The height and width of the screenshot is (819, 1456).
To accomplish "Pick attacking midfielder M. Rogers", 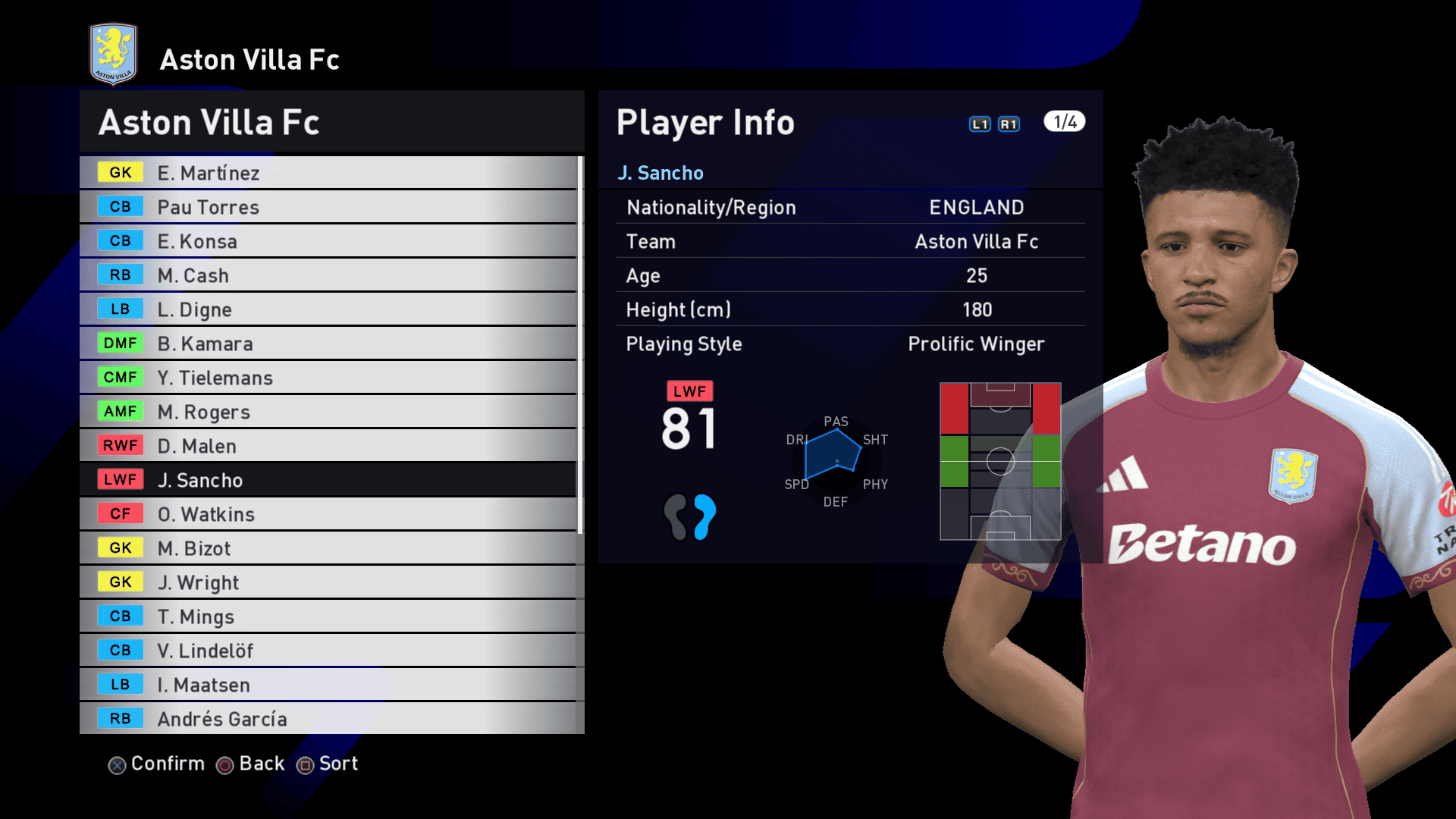I will (x=328, y=412).
